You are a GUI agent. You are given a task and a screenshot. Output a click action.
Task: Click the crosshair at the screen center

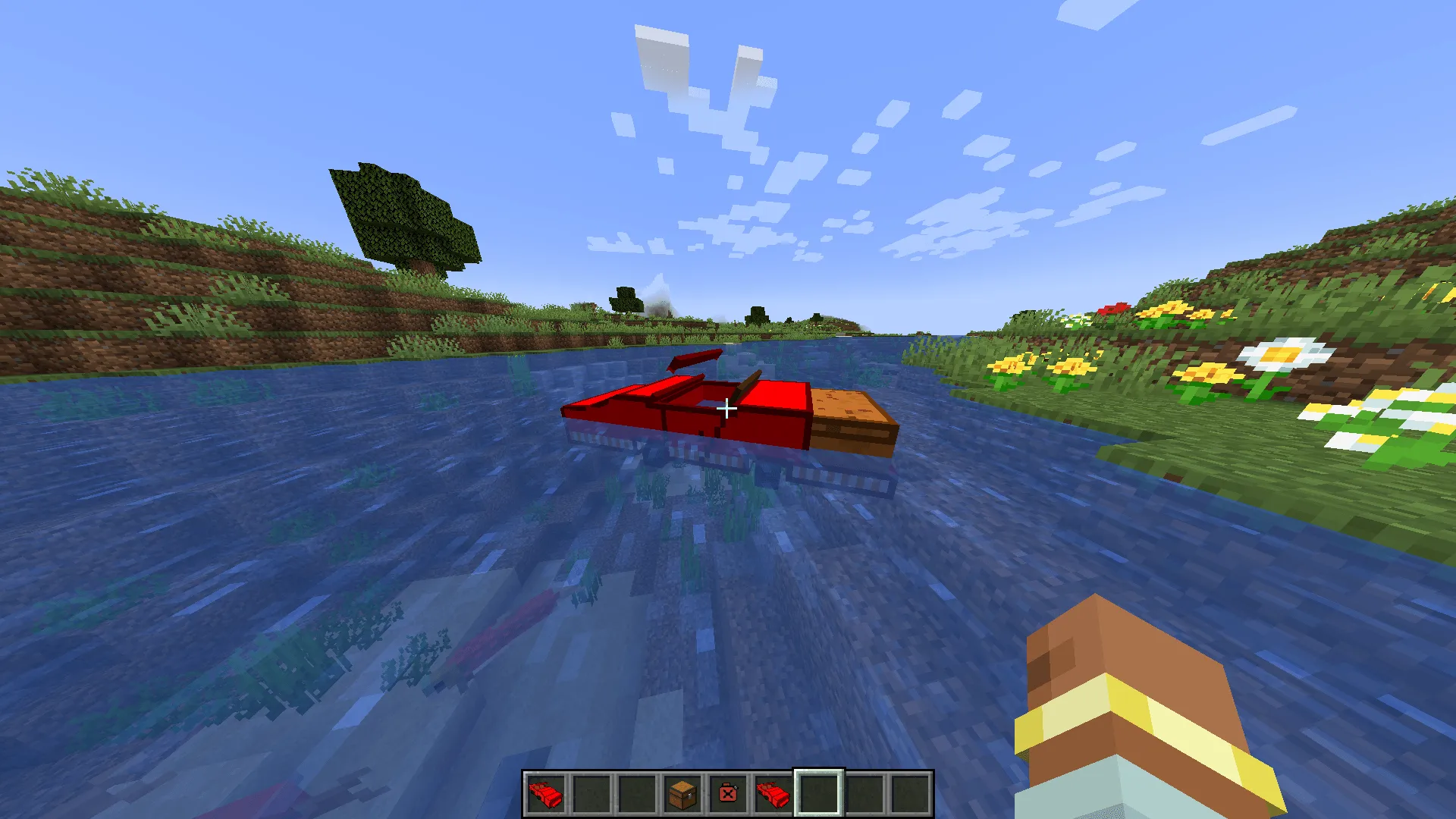point(728,409)
